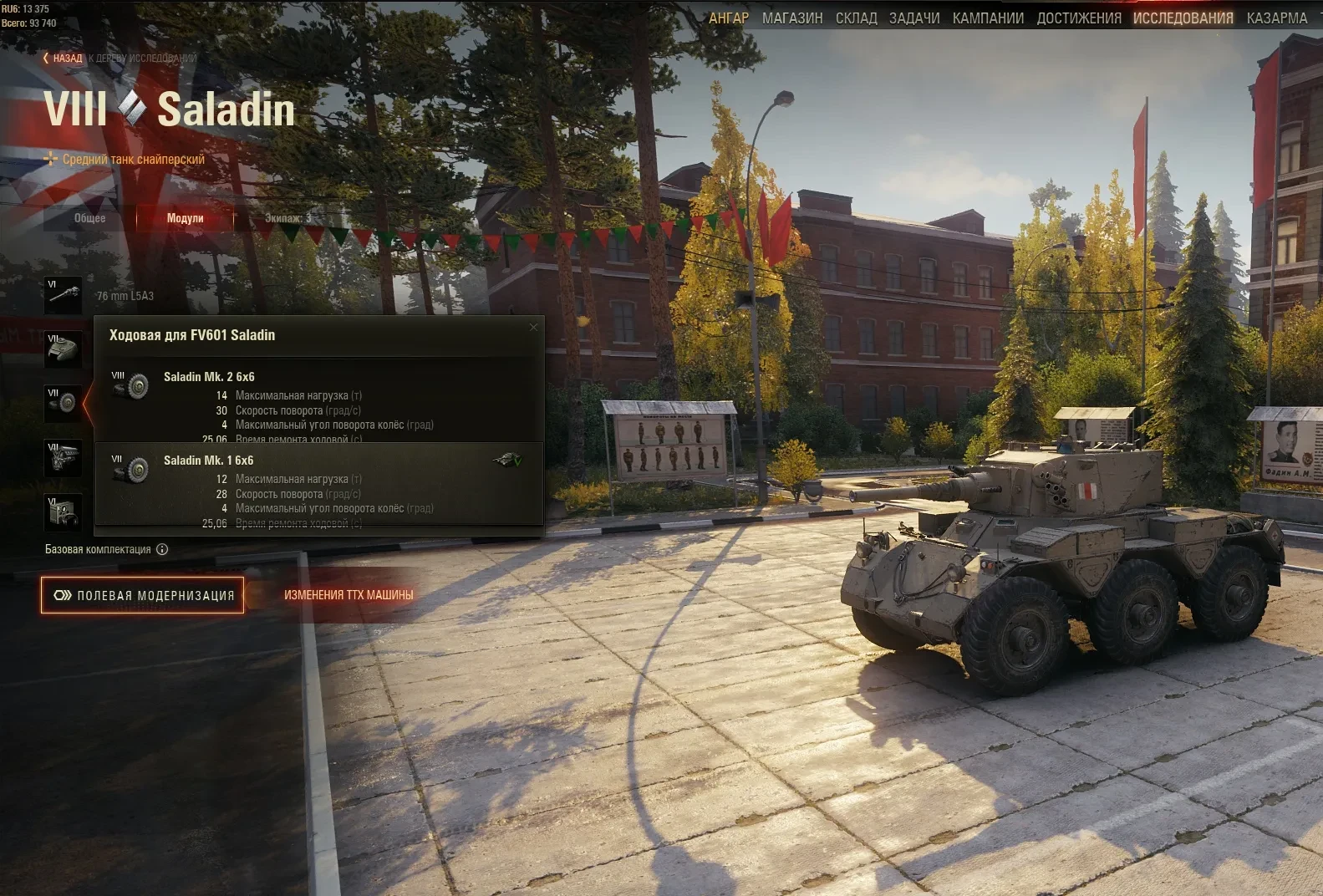Select the tier VII engine module icon
The height and width of the screenshot is (896, 1323).
pos(64,458)
